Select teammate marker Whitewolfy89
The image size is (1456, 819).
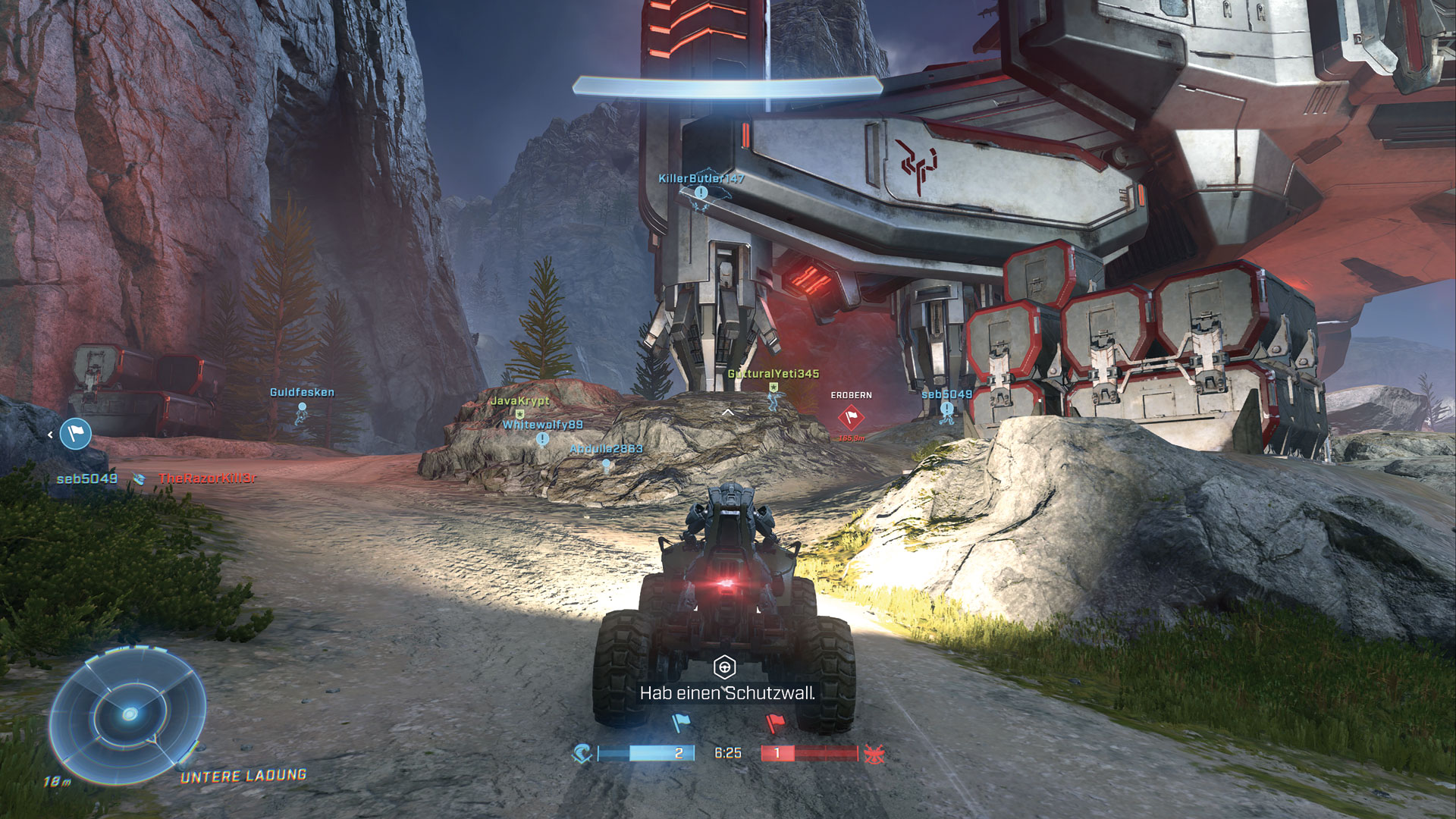[542, 438]
